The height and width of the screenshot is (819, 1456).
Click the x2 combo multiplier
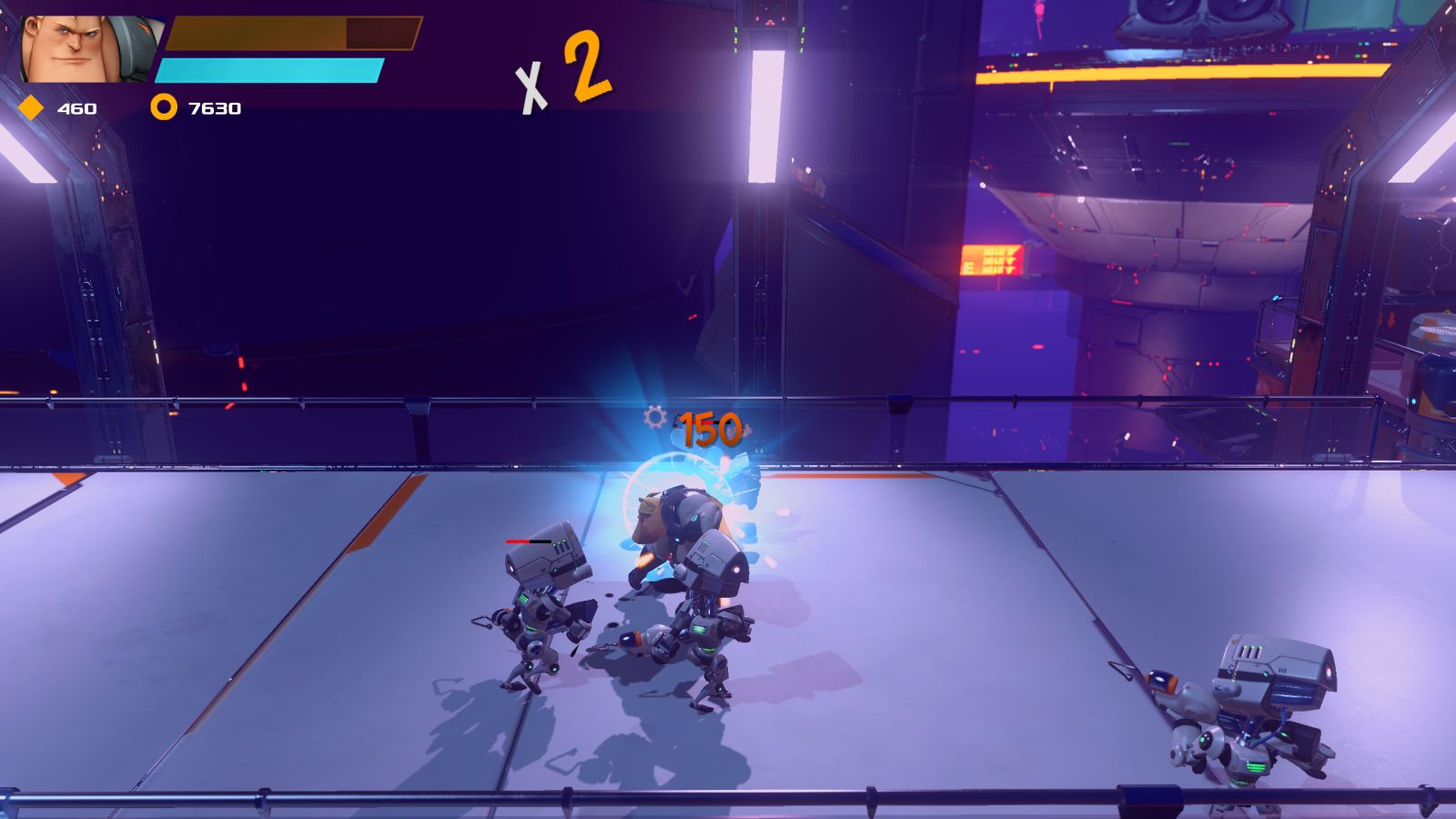[x=560, y=64]
